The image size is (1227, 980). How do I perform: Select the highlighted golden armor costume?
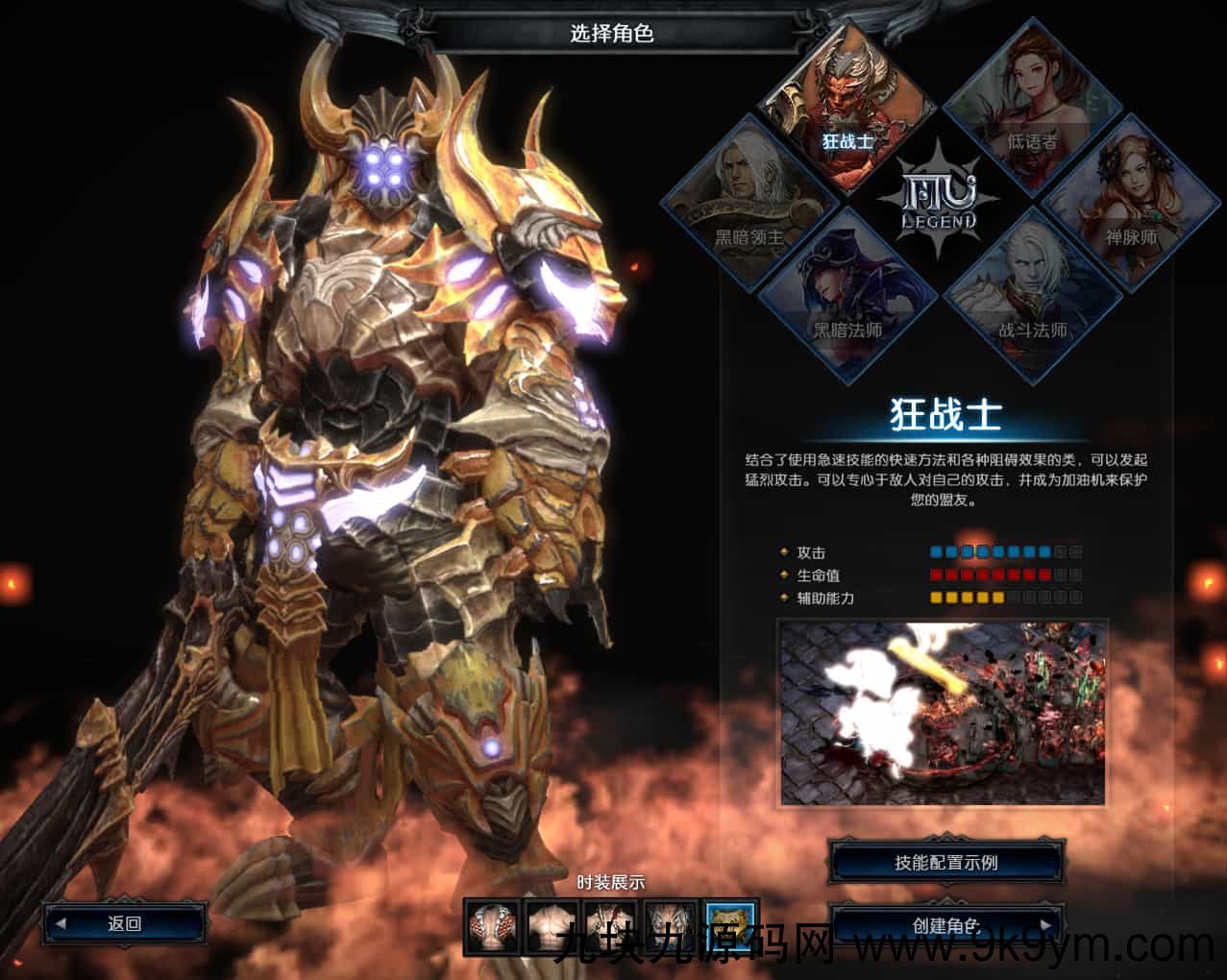(x=731, y=927)
